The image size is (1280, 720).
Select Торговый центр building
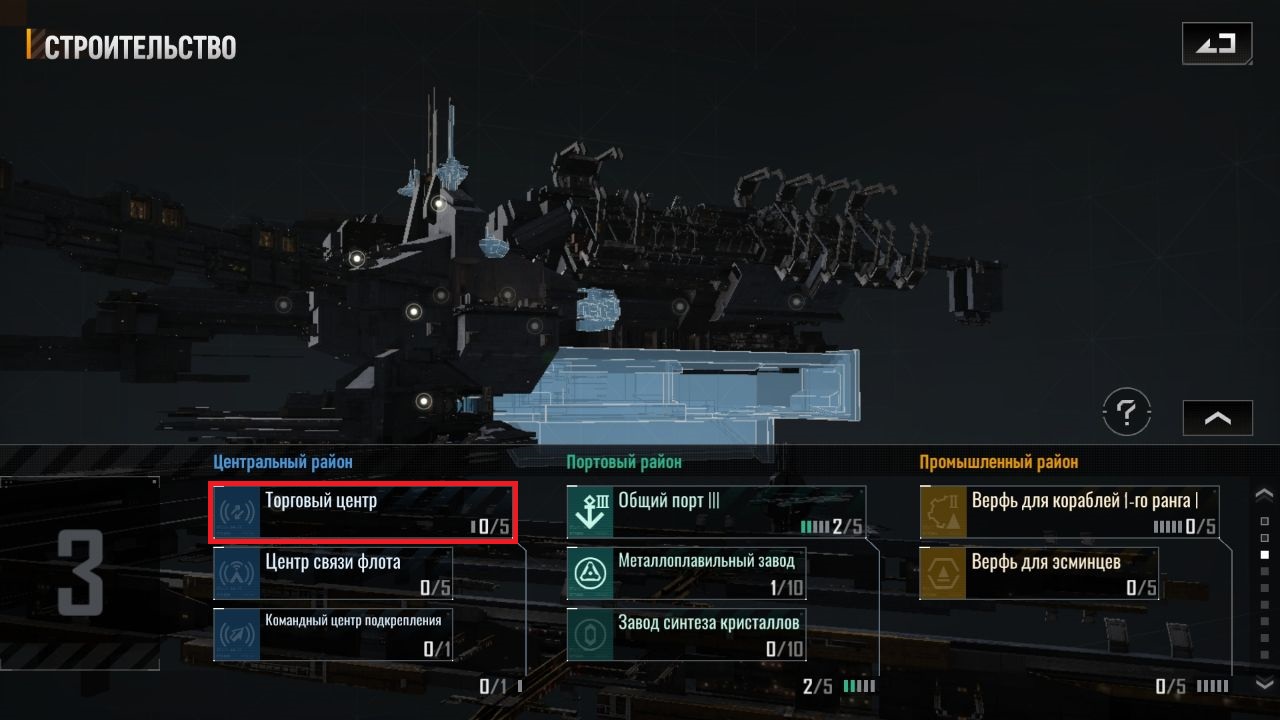(364, 512)
